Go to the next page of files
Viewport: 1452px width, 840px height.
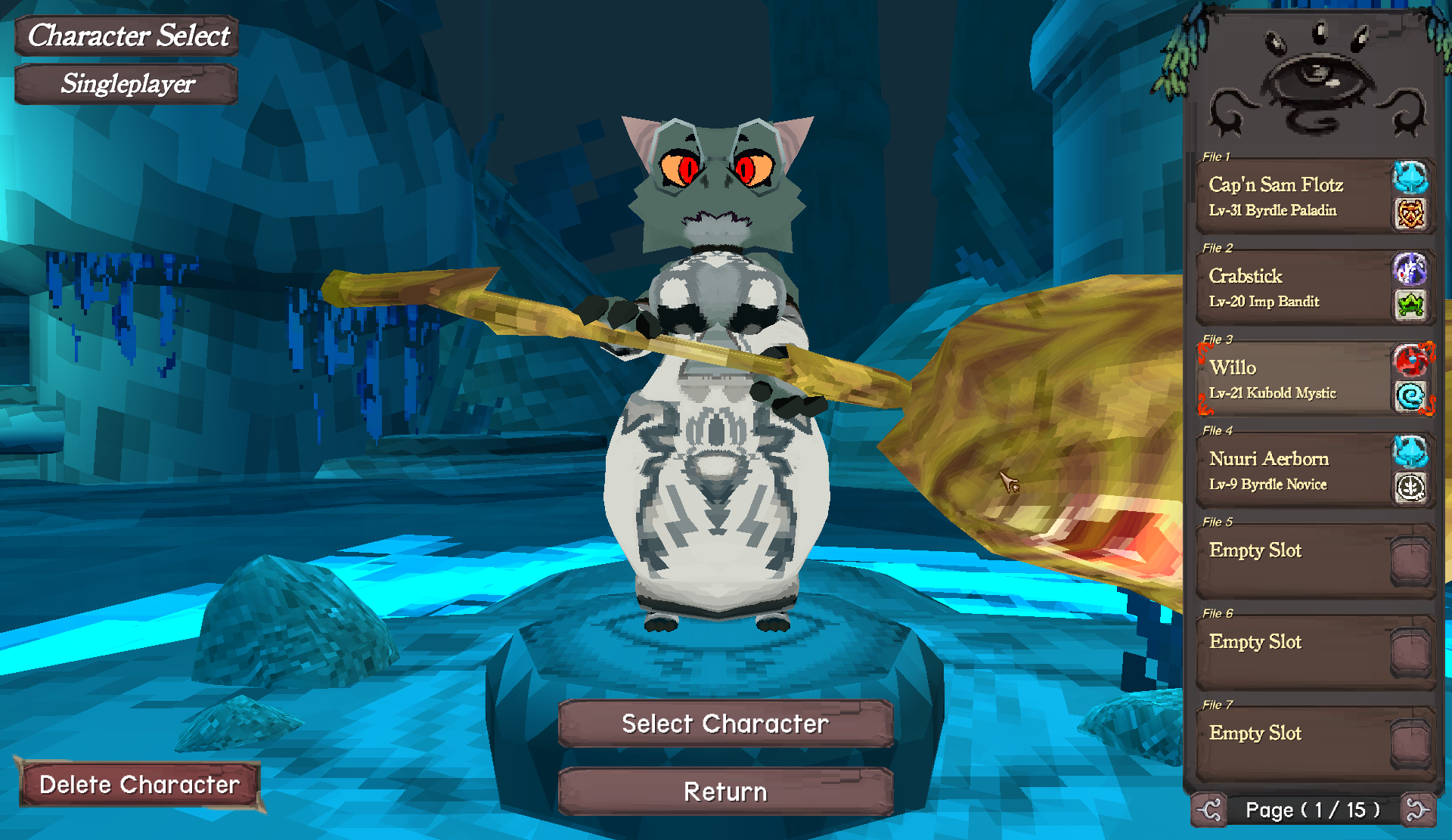1416,811
